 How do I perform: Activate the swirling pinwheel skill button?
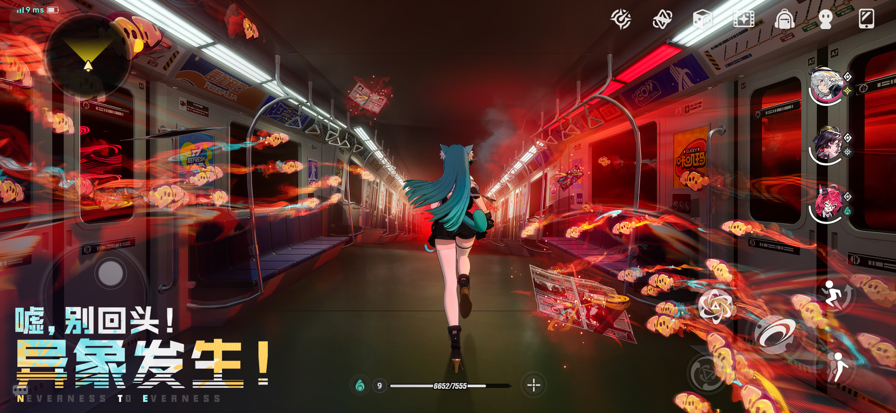(x=716, y=306)
